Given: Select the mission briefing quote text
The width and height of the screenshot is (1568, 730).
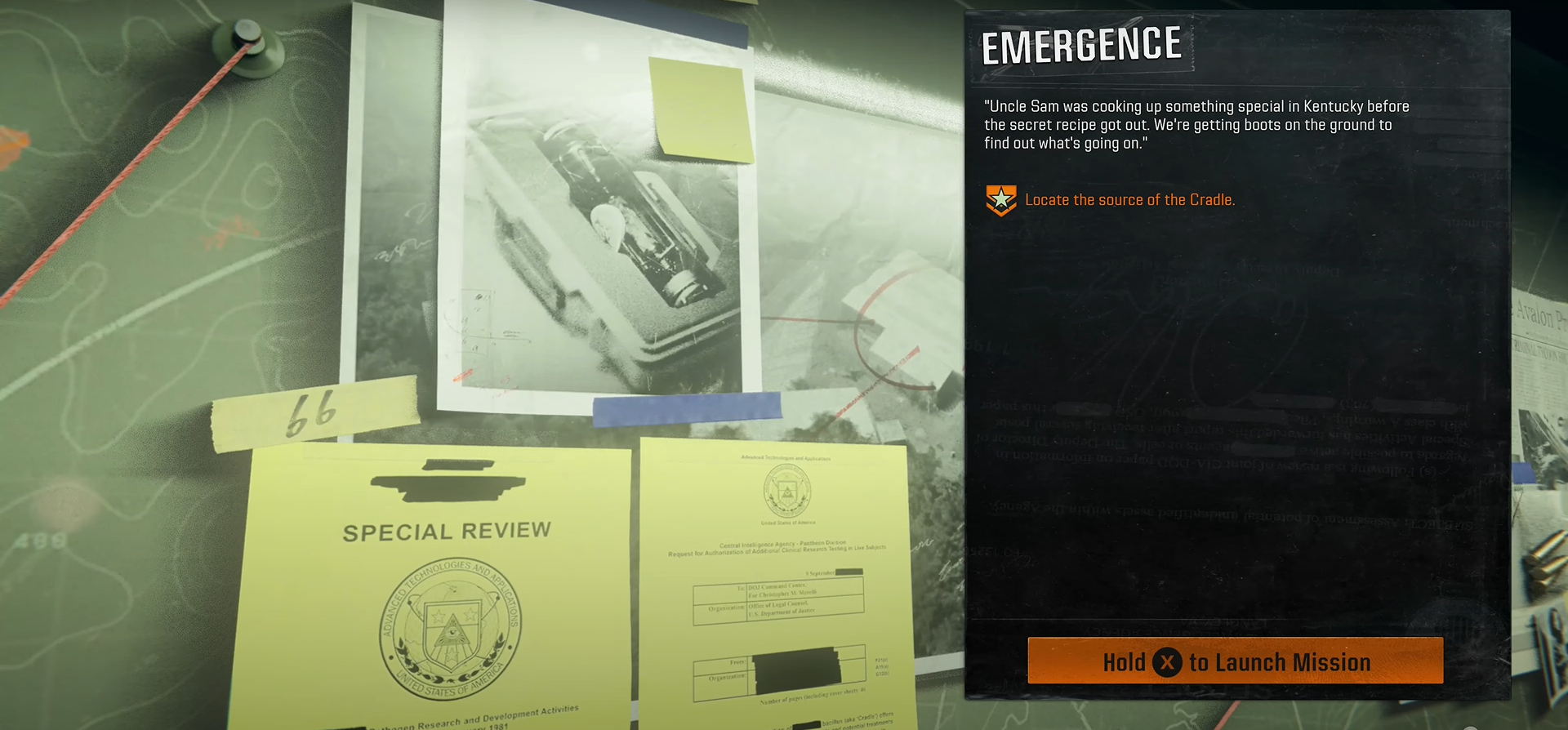Looking at the screenshot, I should pos(1196,125).
